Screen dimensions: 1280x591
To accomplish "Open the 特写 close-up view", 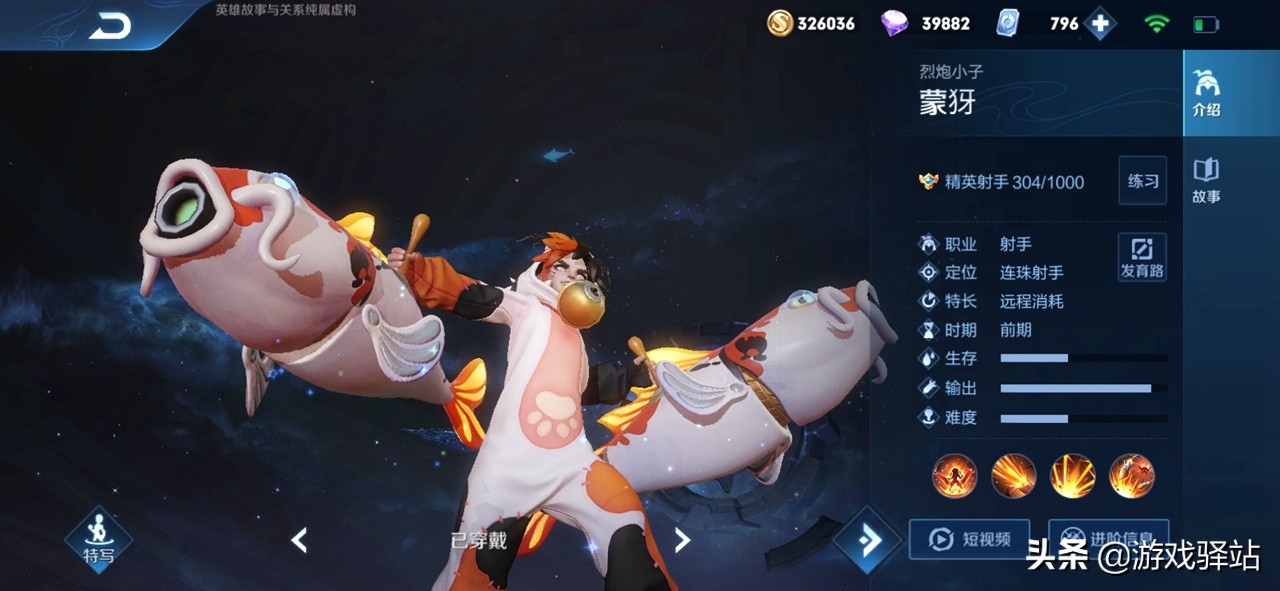I will tap(98, 541).
